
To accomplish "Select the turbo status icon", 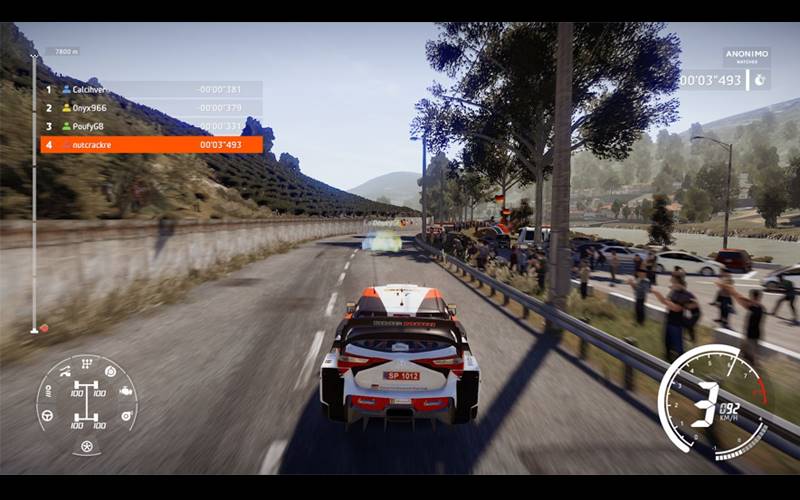I will (127, 413).
